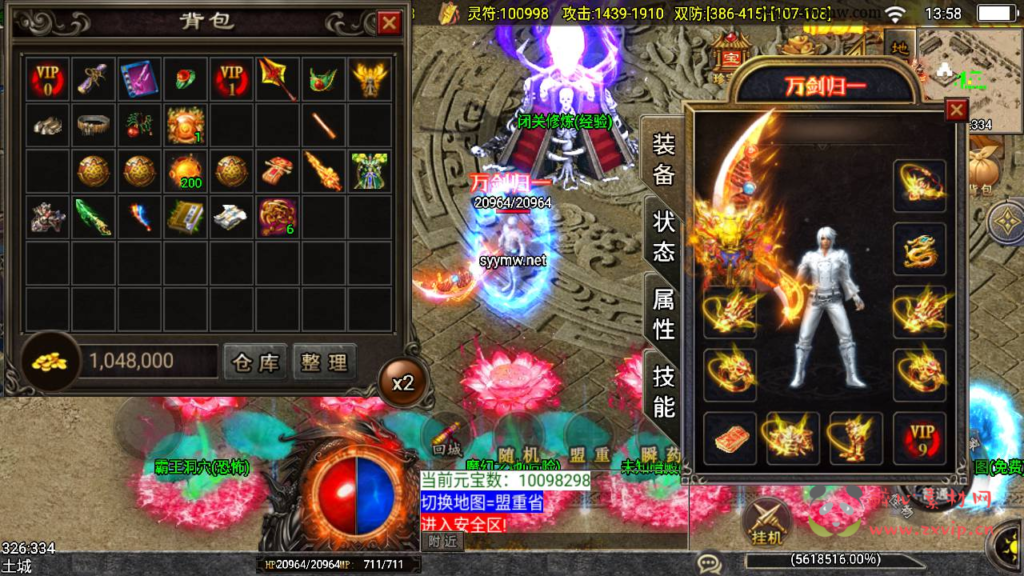1024x576 pixels.
Task: Choose the golden winged armor item
Action: click(x=369, y=78)
